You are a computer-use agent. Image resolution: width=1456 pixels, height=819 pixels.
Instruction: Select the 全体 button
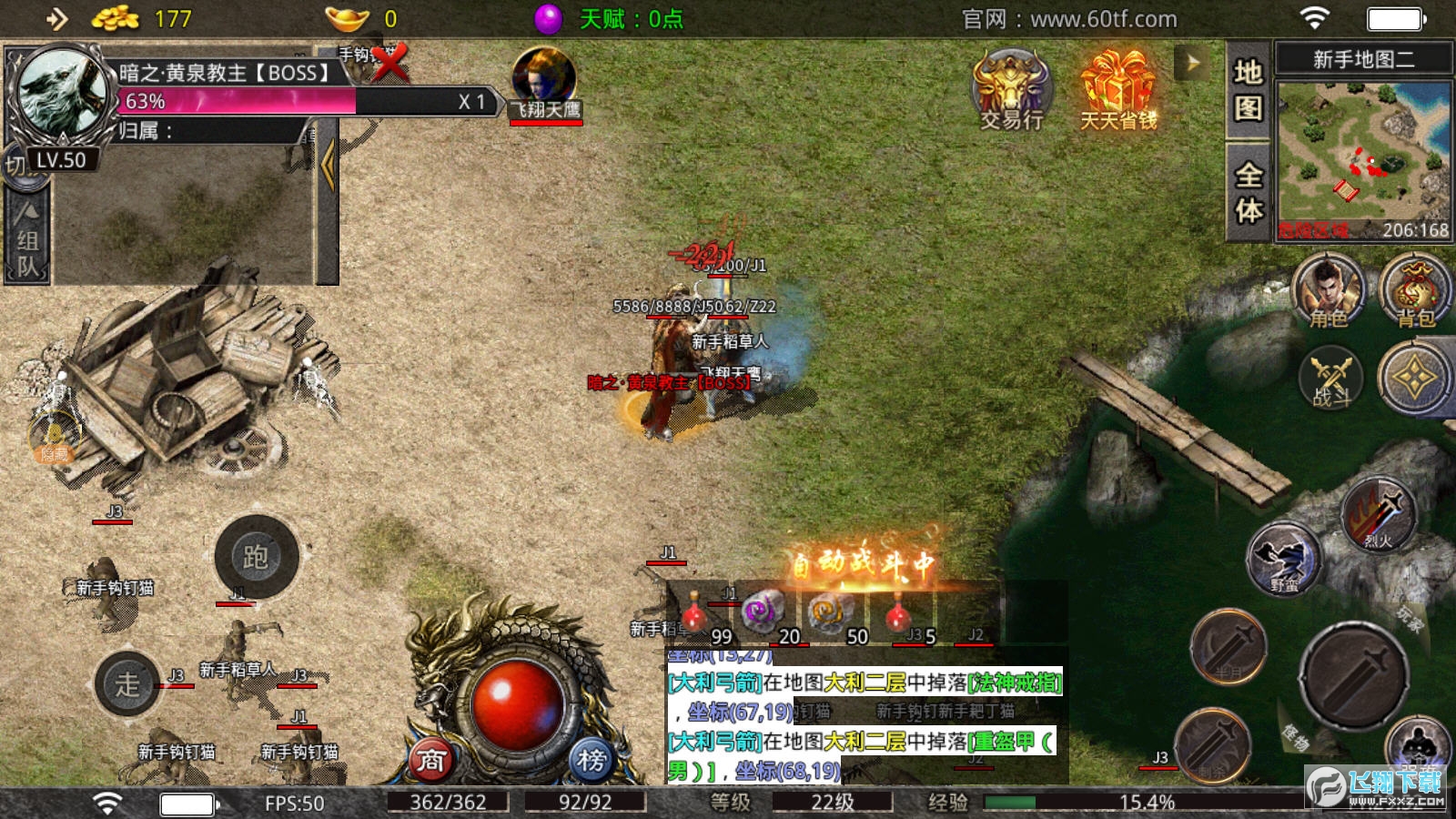tap(1248, 191)
